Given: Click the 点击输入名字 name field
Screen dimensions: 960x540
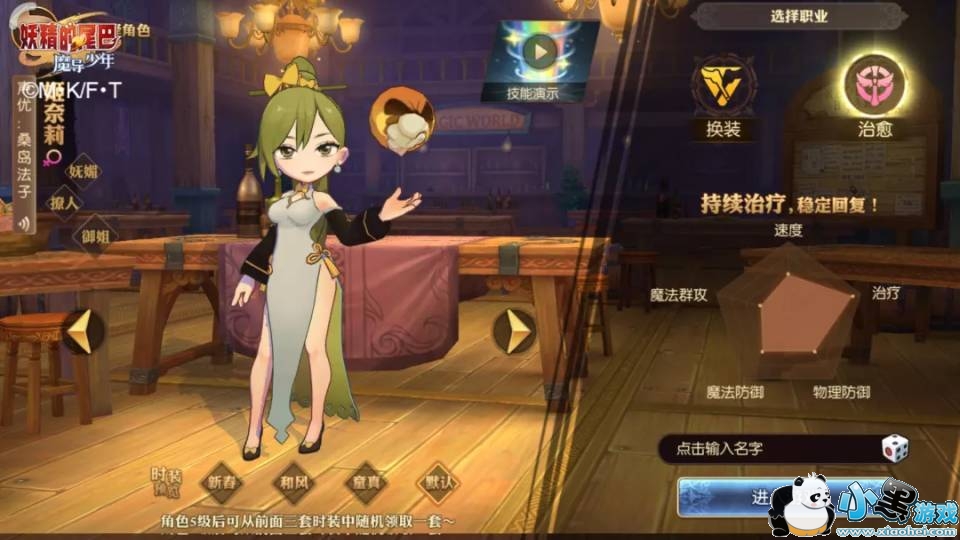Looking at the screenshot, I should click(765, 450).
